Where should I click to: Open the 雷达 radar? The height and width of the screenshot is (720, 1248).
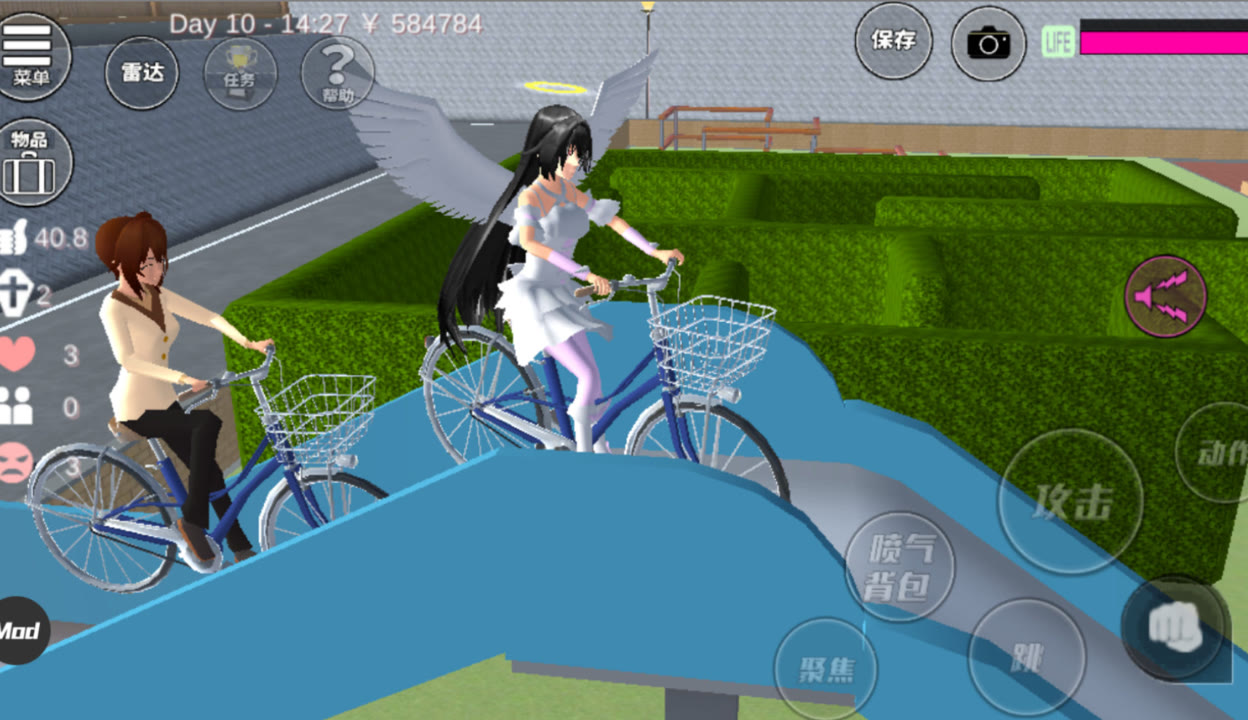pyautogui.click(x=142, y=72)
